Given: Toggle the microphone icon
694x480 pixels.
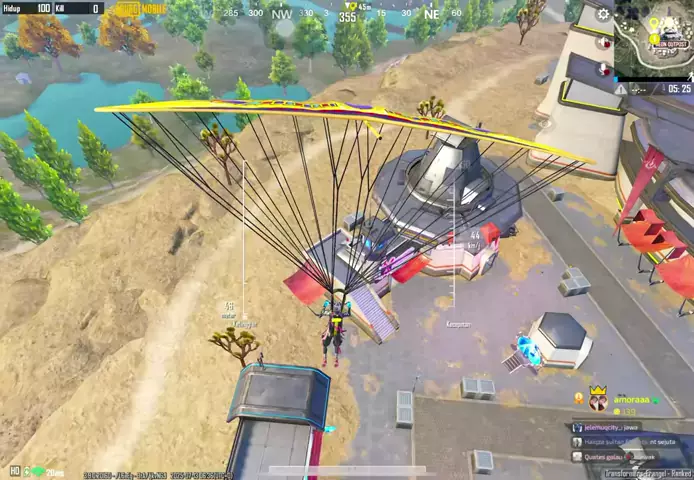Looking at the screenshot, I should [x=603, y=70].
